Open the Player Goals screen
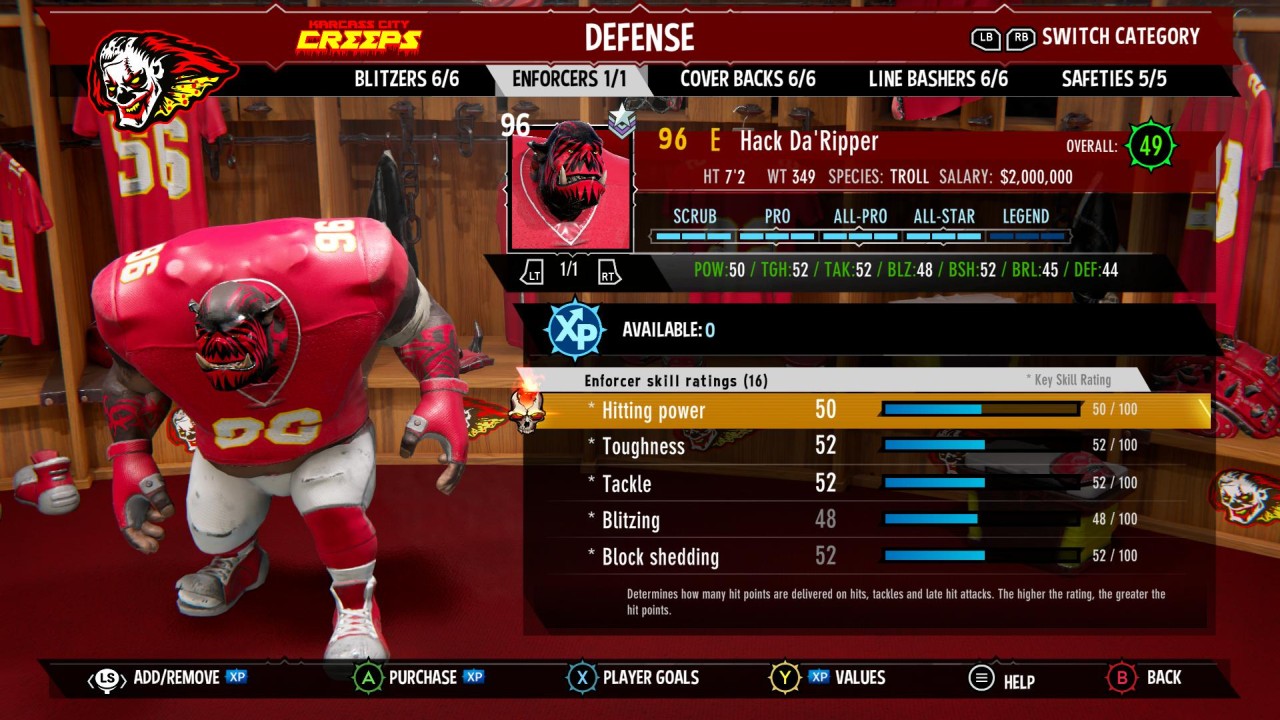Screen dimensions: 1280x720 636,678
